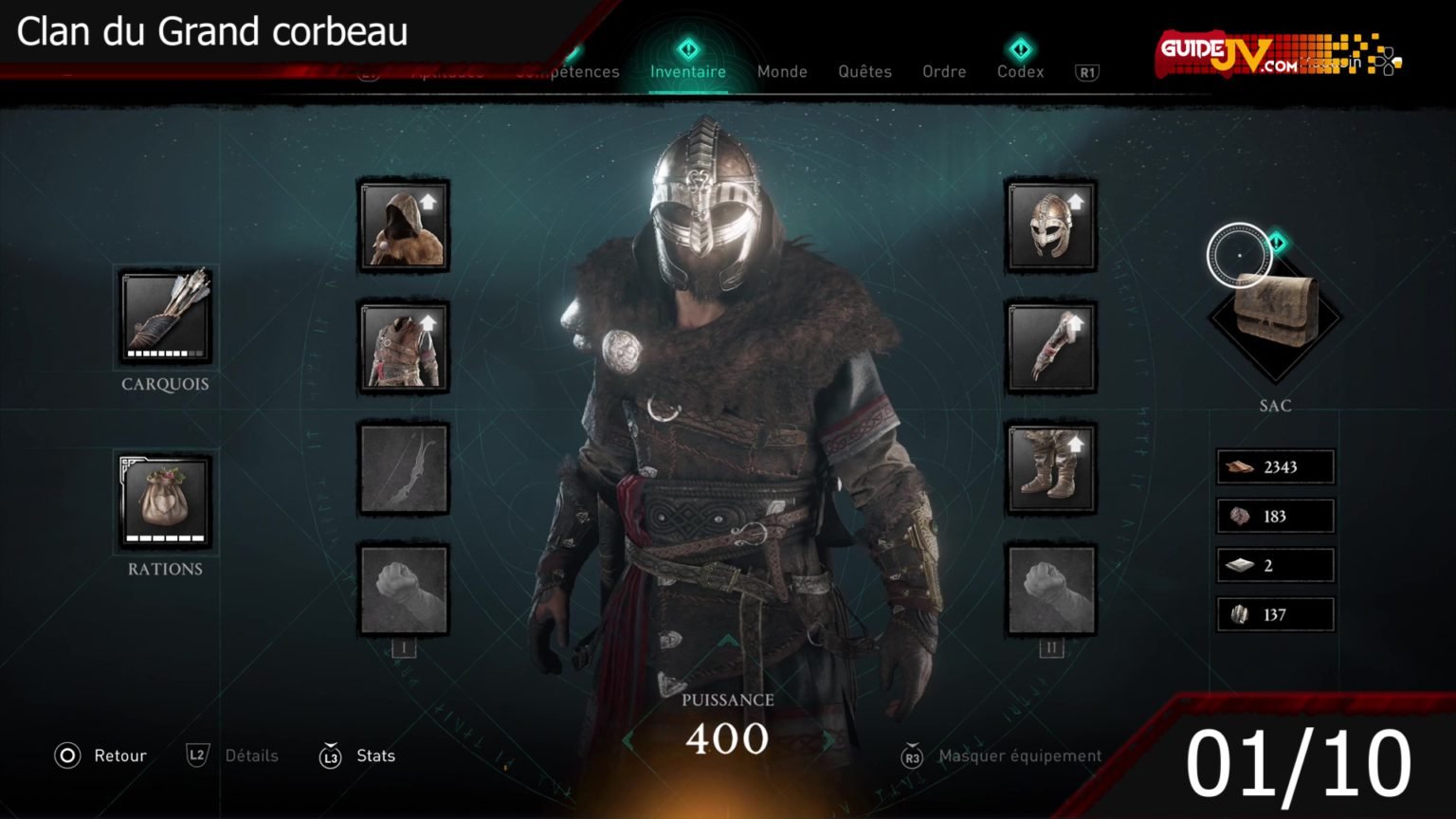Switch to the Inventaire tab
This screenshot has width=1456, height=819.
tap(688, 71)
